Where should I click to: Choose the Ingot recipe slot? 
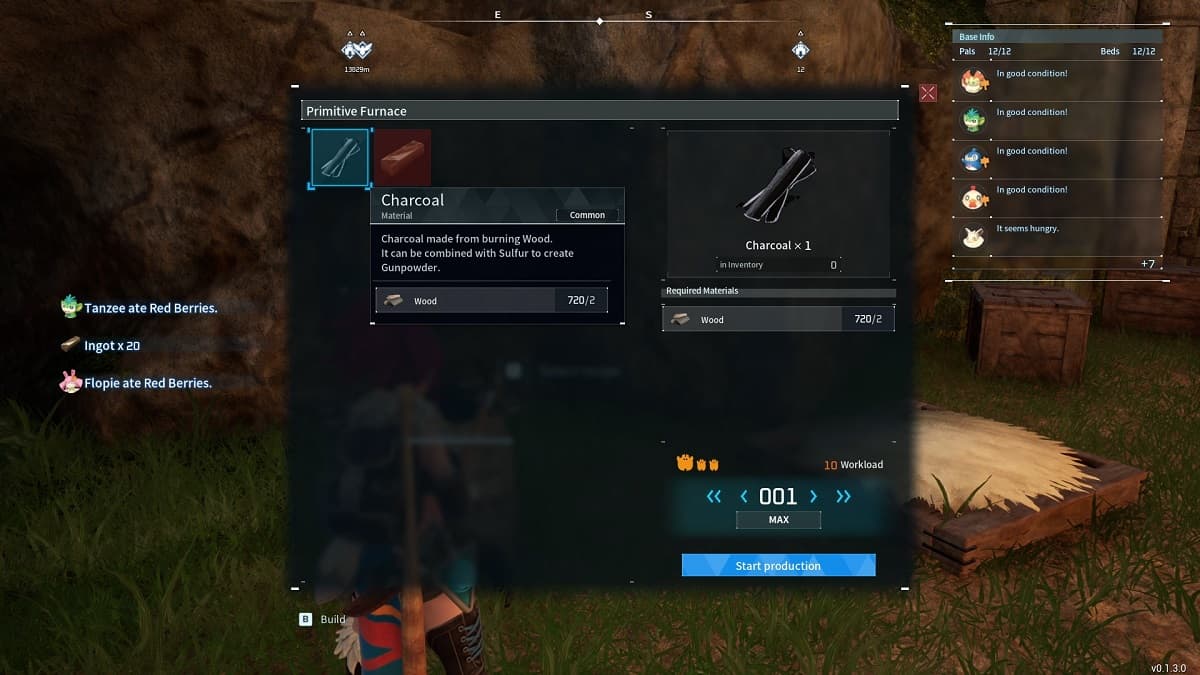click(402, 157)
